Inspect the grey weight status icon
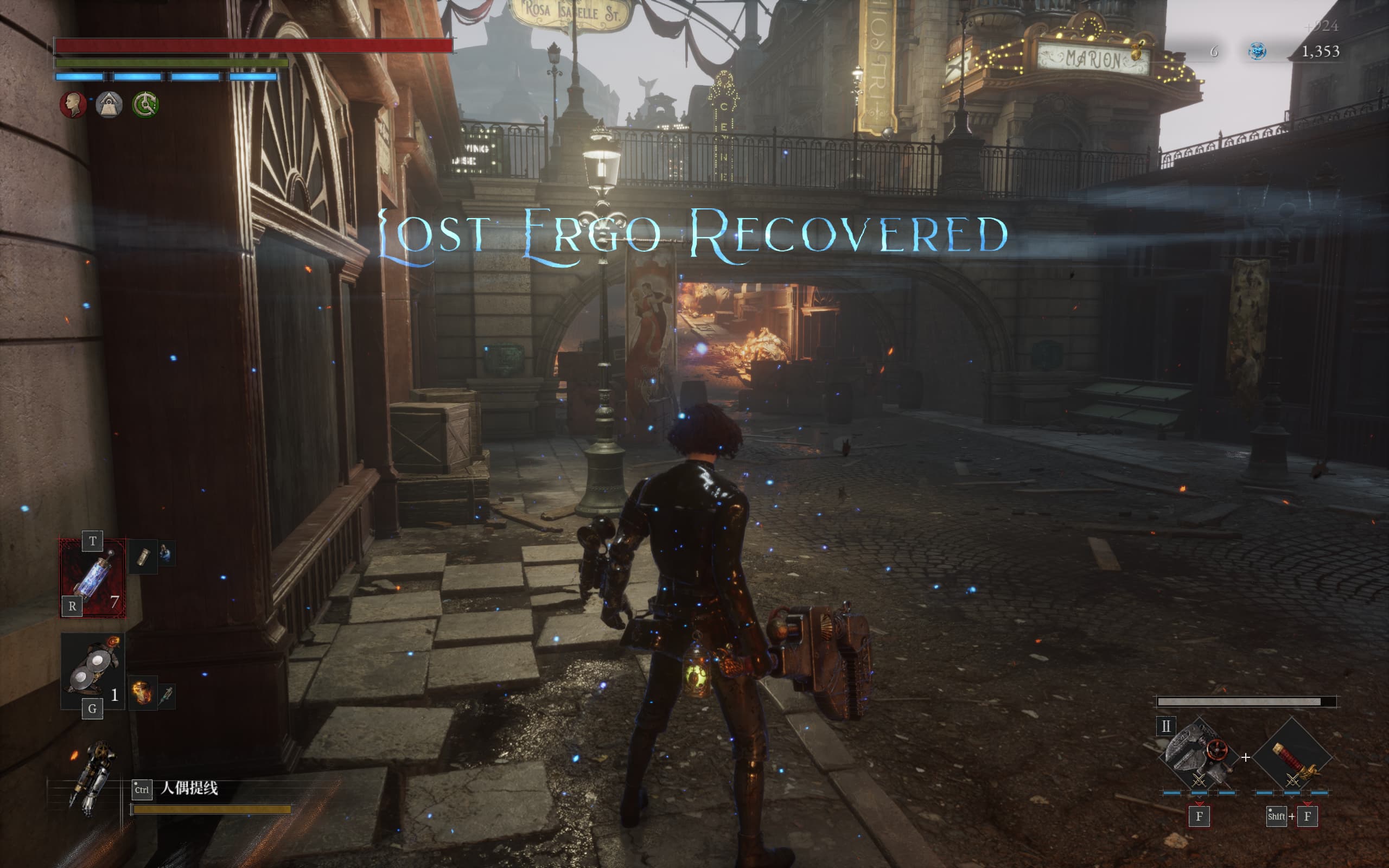 [x=109, y=105]
